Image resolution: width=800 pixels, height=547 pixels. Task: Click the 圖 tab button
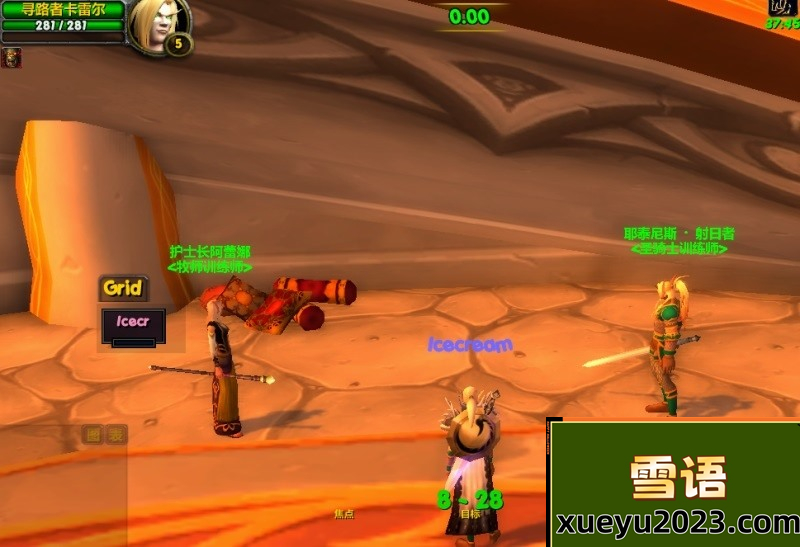[93, 434]
